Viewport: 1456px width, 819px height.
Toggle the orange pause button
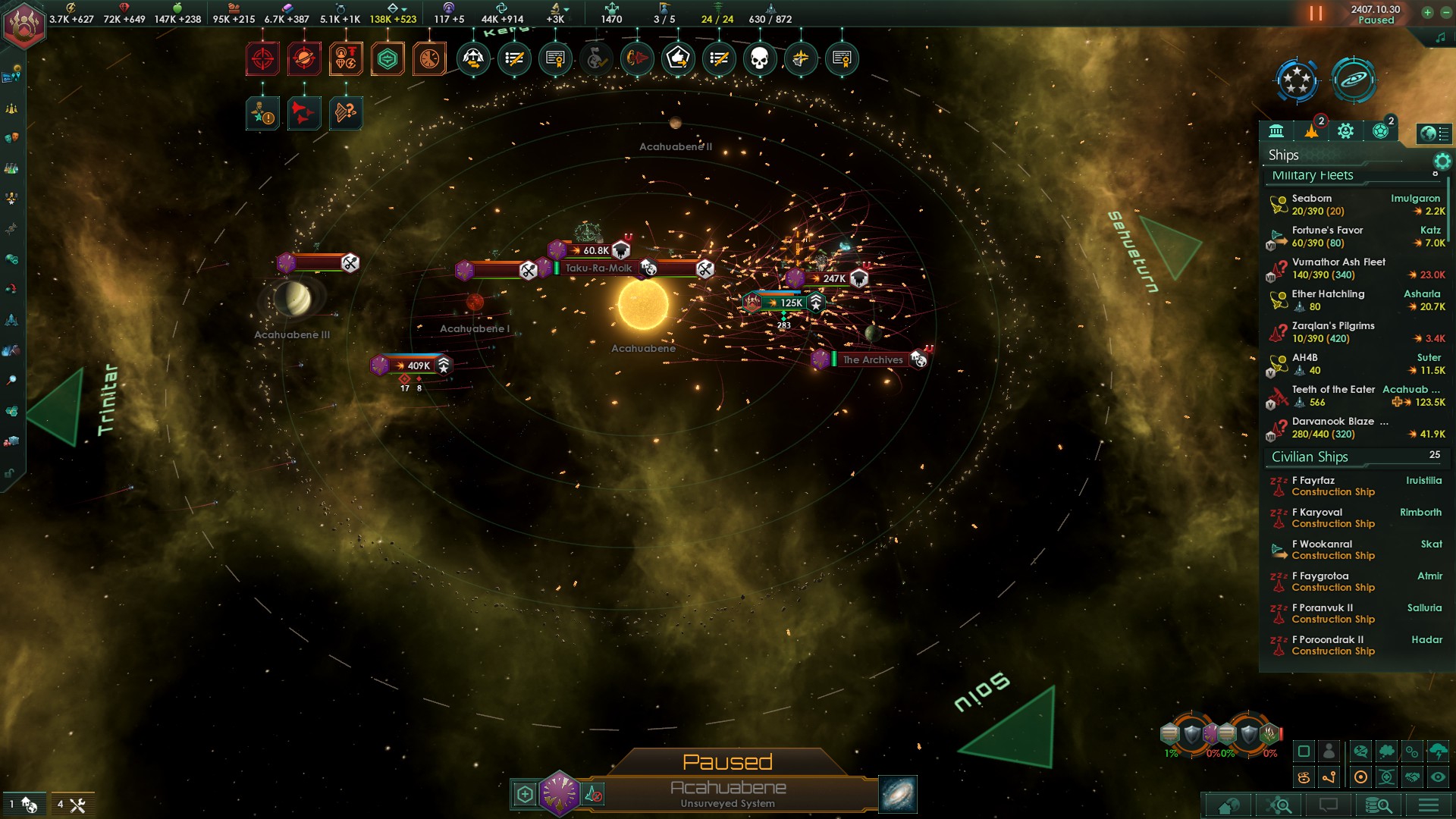(1316, 14)
